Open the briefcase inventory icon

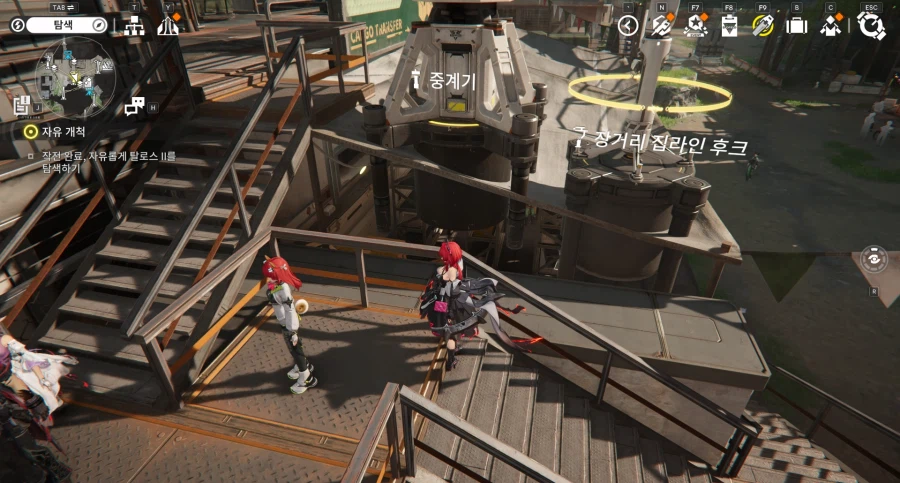(796, 26)
